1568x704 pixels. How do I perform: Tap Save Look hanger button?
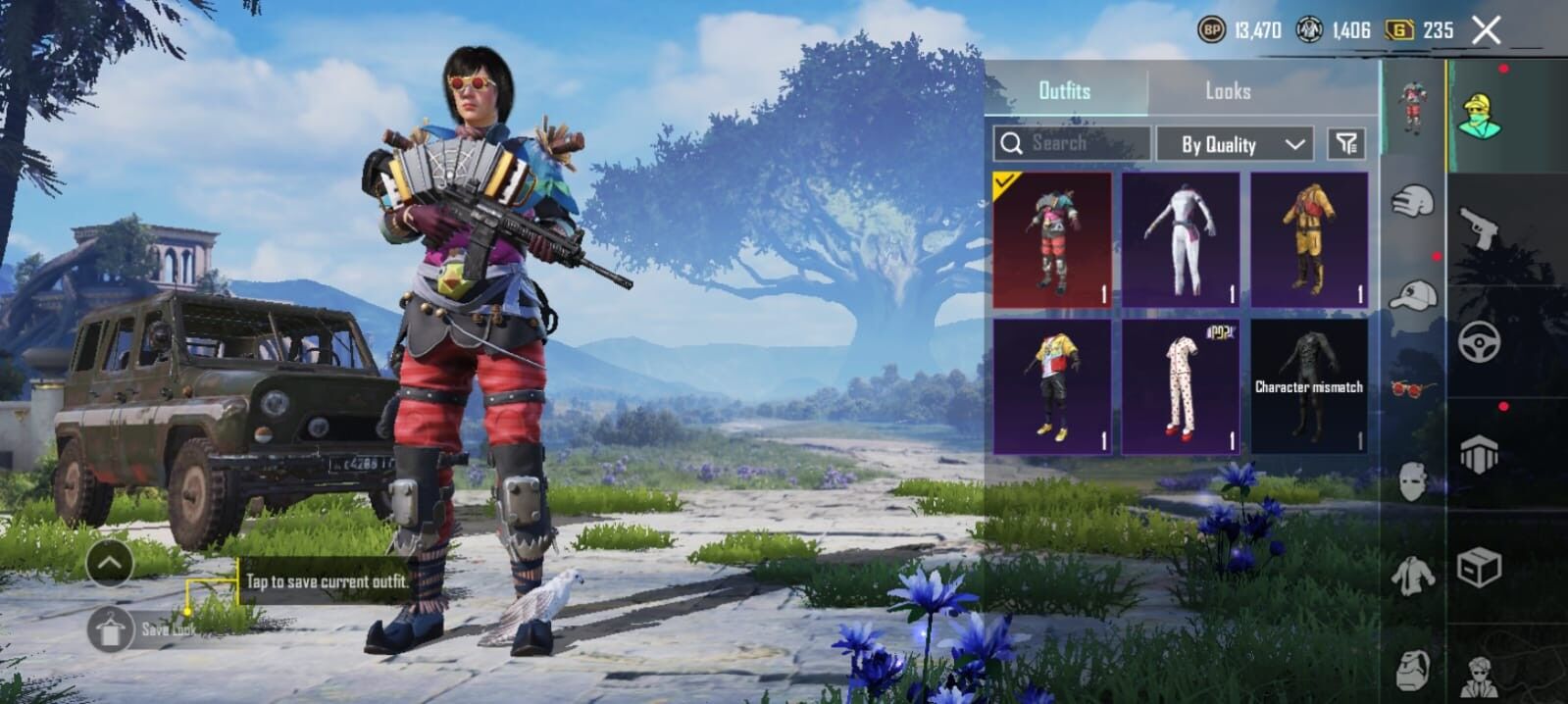111,629
